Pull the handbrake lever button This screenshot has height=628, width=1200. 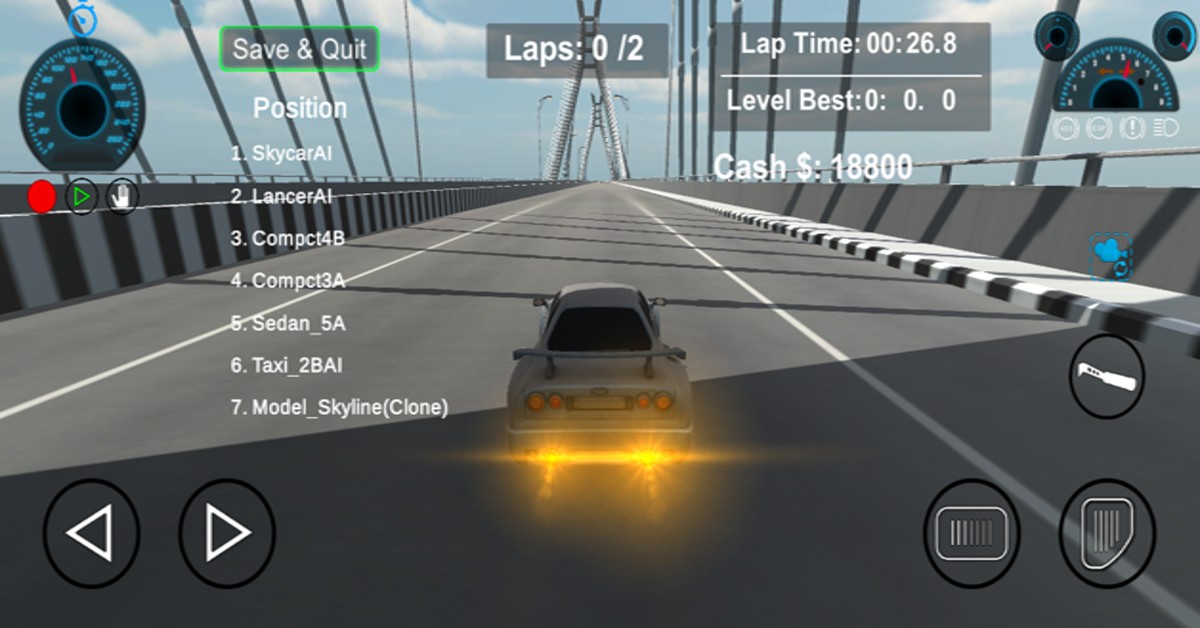tap(1107, 377)
